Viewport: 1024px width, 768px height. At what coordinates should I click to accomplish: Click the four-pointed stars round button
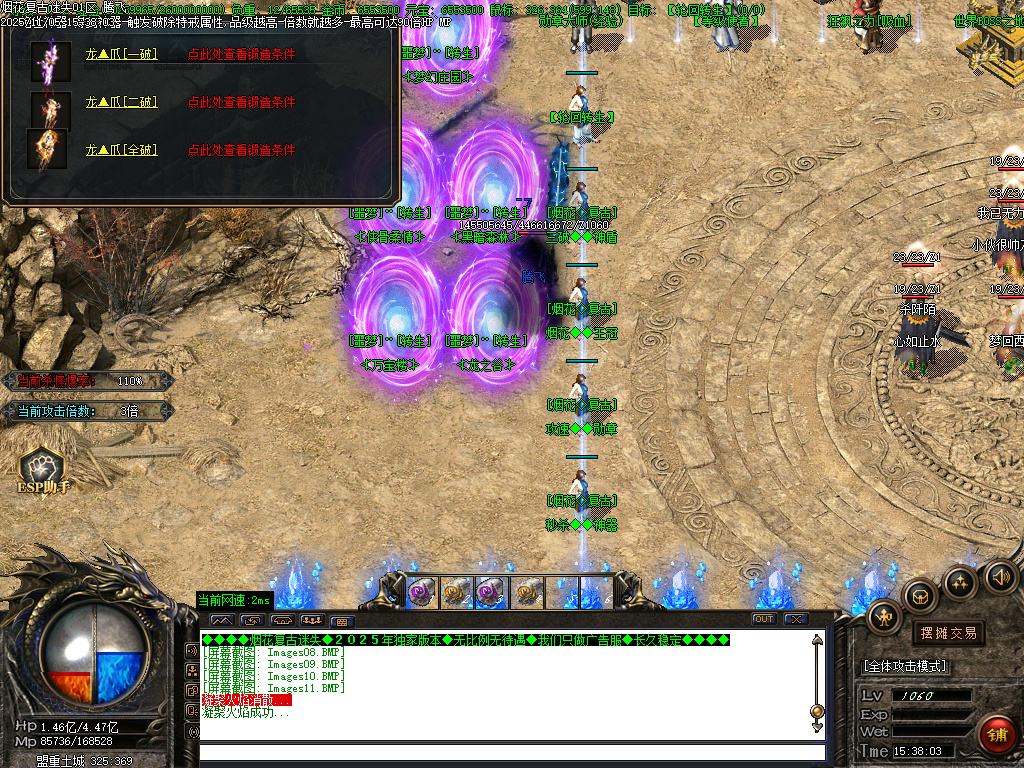point(960,582)
